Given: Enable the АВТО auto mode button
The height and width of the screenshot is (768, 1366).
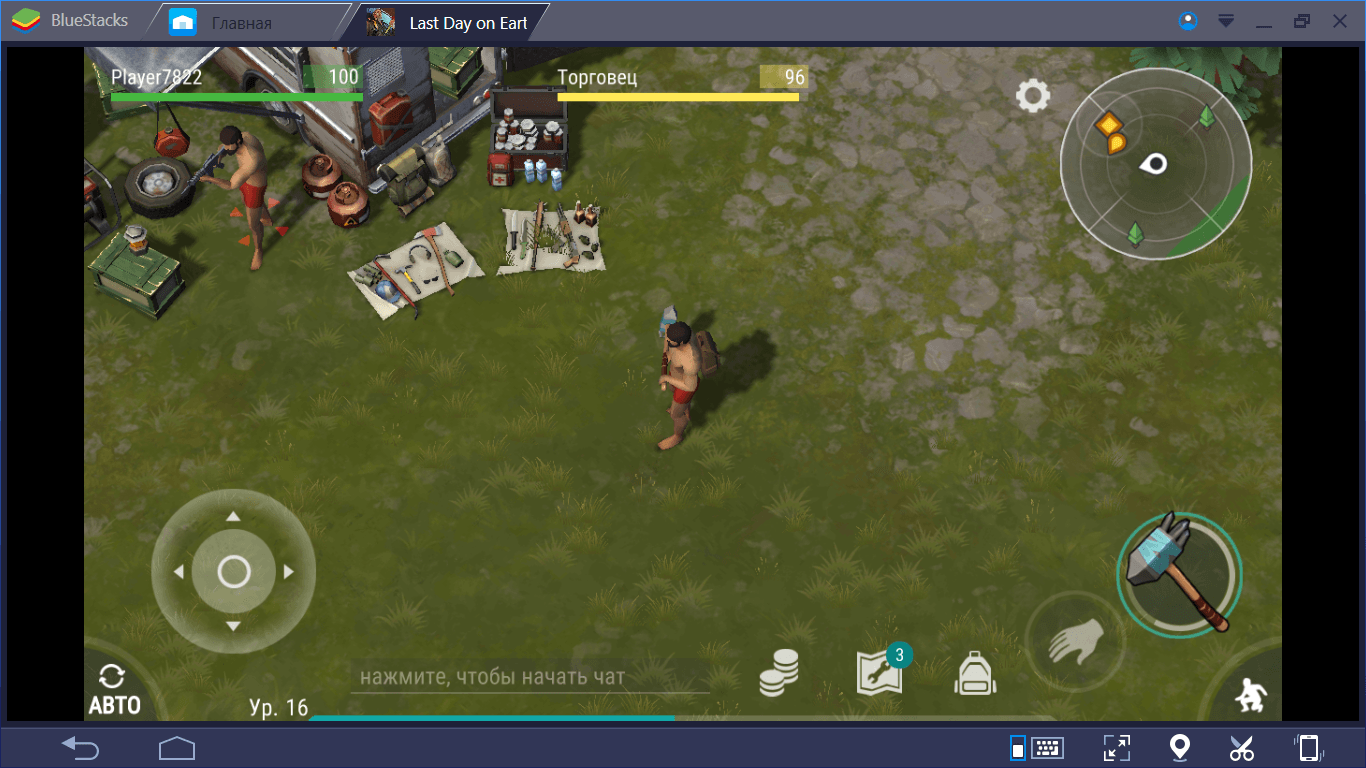Looking at the screenshot, I should click(x=114, y=690).
